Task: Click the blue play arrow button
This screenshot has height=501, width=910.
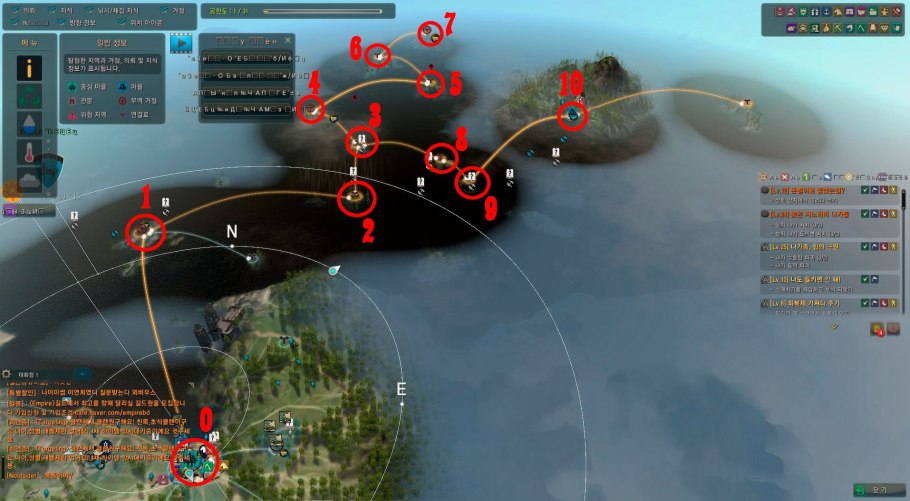Action: pos(181,43)
